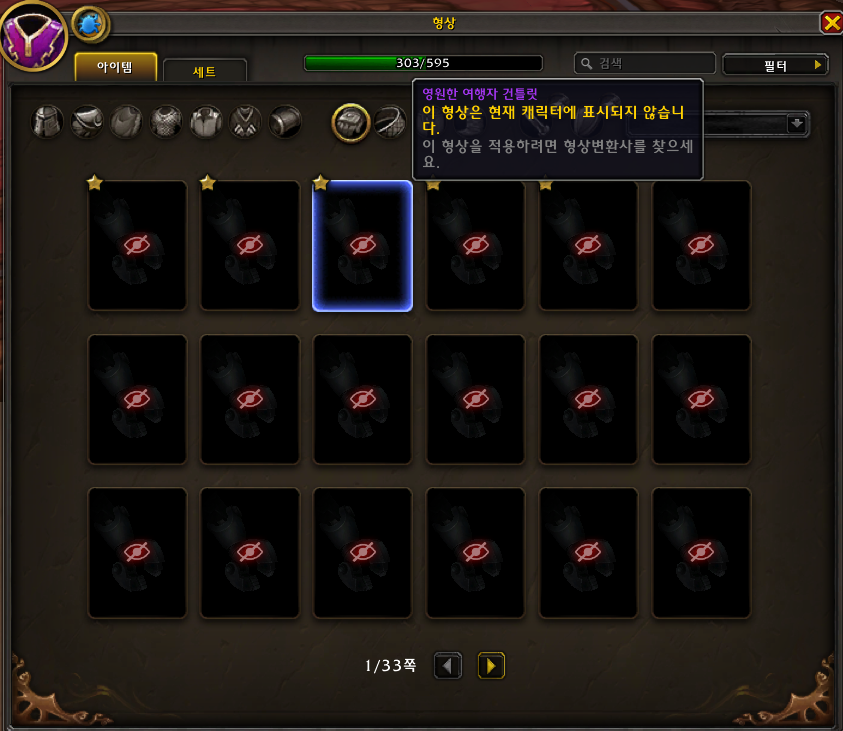Image resolution: width=843 pixels, height=731 pixels.
Task: Select the tabard slot filter
Action: [246, 122]
